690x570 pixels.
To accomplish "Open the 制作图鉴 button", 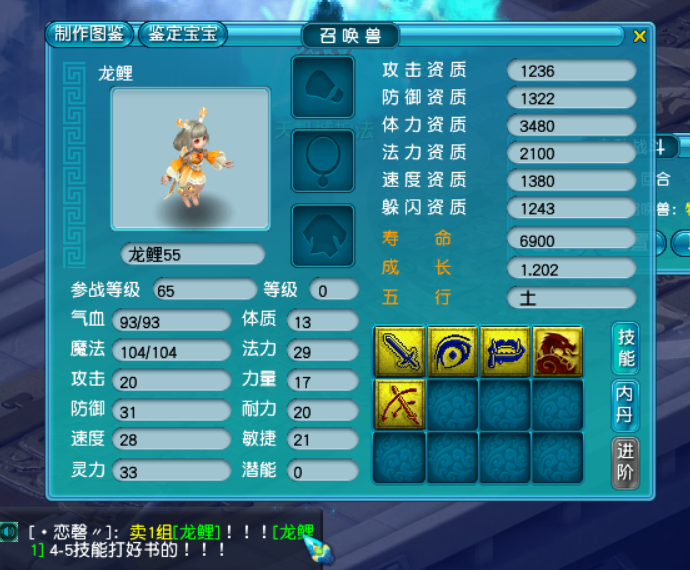I will pos(90,34).
